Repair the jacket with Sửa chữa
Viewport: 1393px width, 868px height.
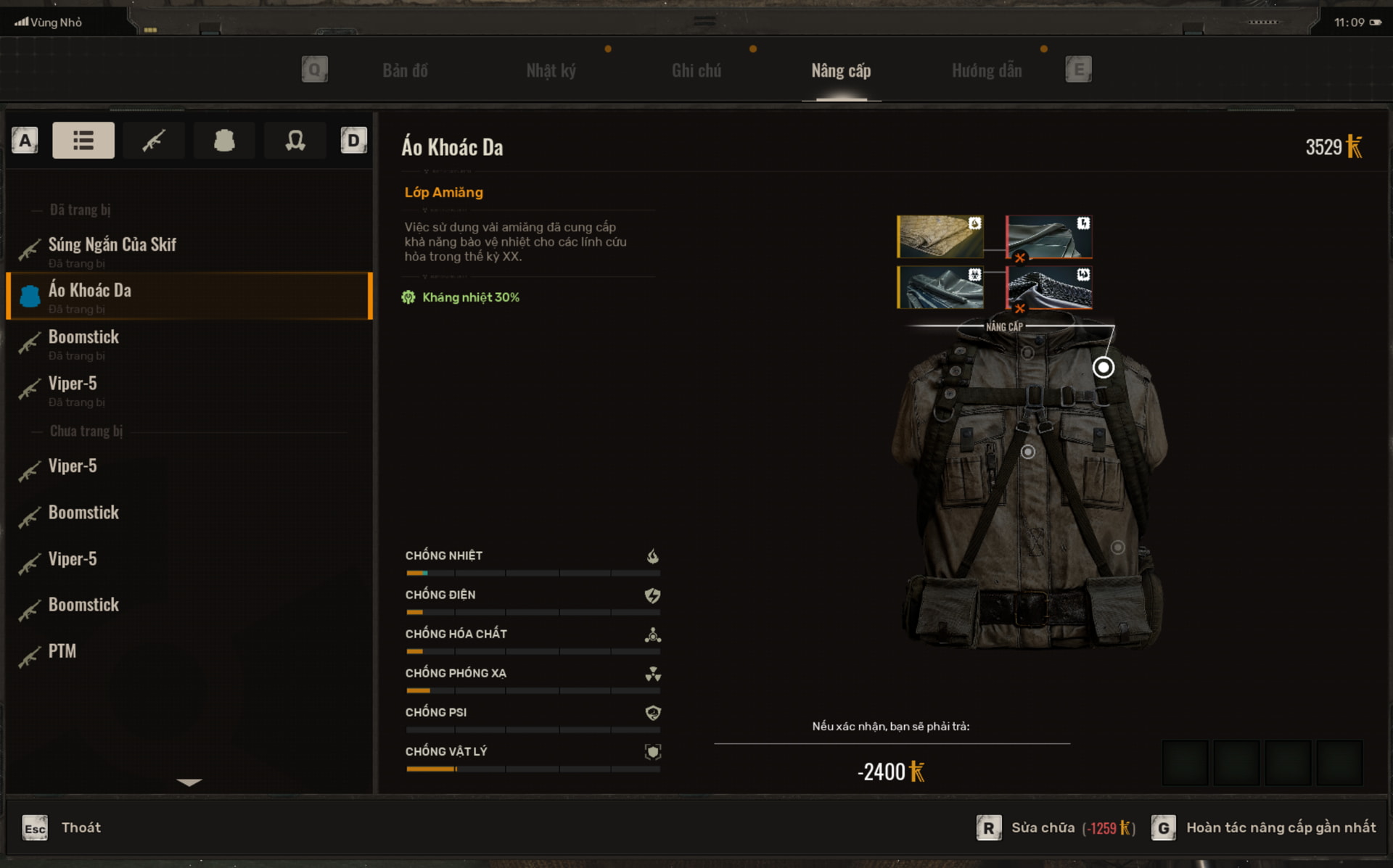(1043, 827)
